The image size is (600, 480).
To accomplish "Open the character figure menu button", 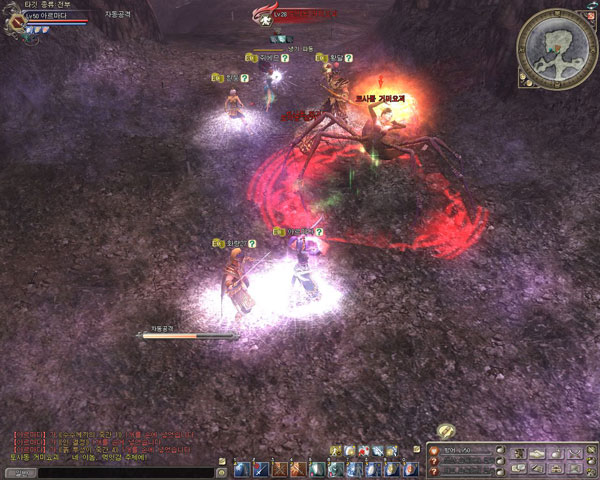I will coord(518,454).
